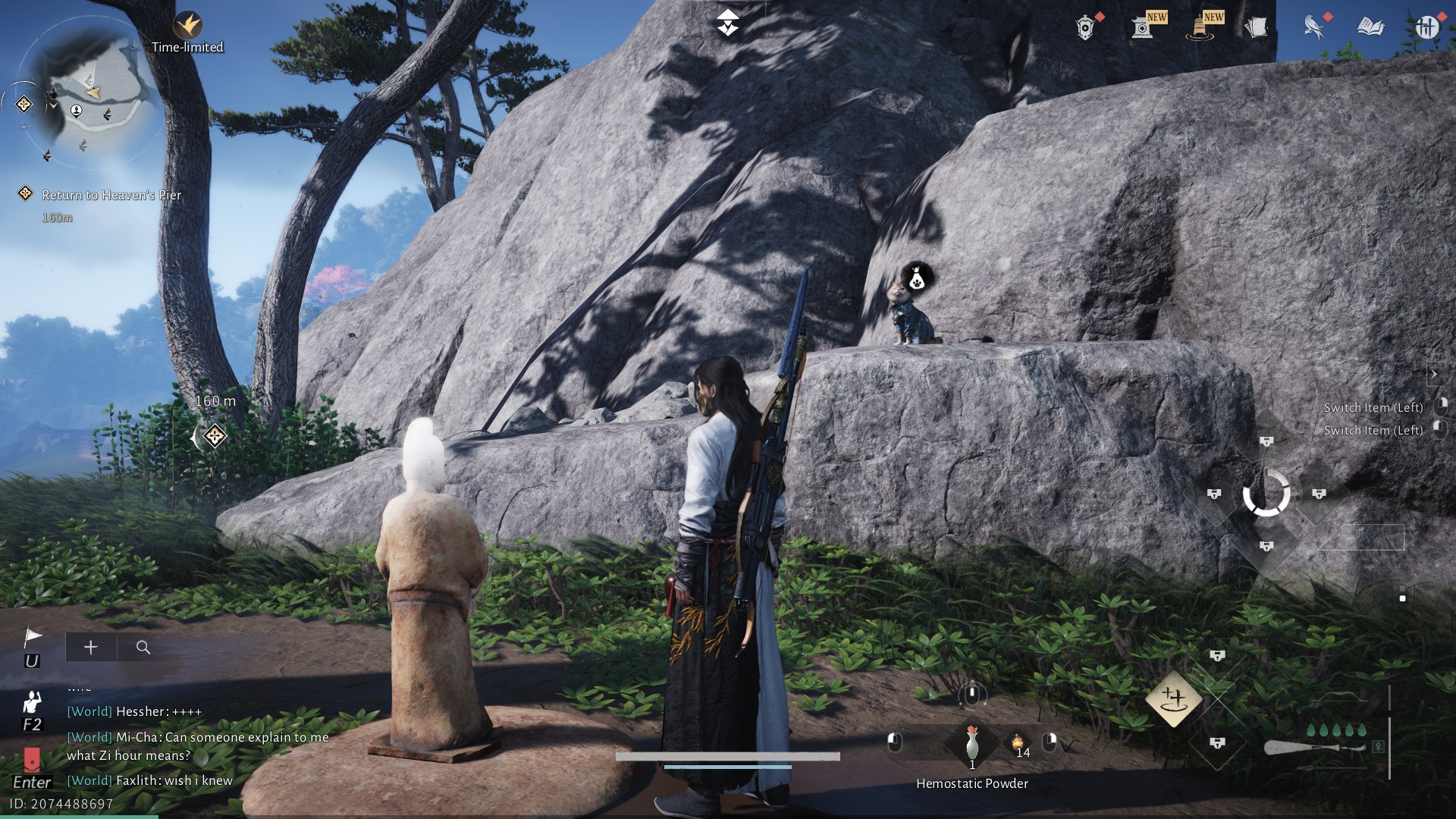Open the stacked cards icon
The height and width of the screenshot is (819, 1456).
(x=1256, y=28)
